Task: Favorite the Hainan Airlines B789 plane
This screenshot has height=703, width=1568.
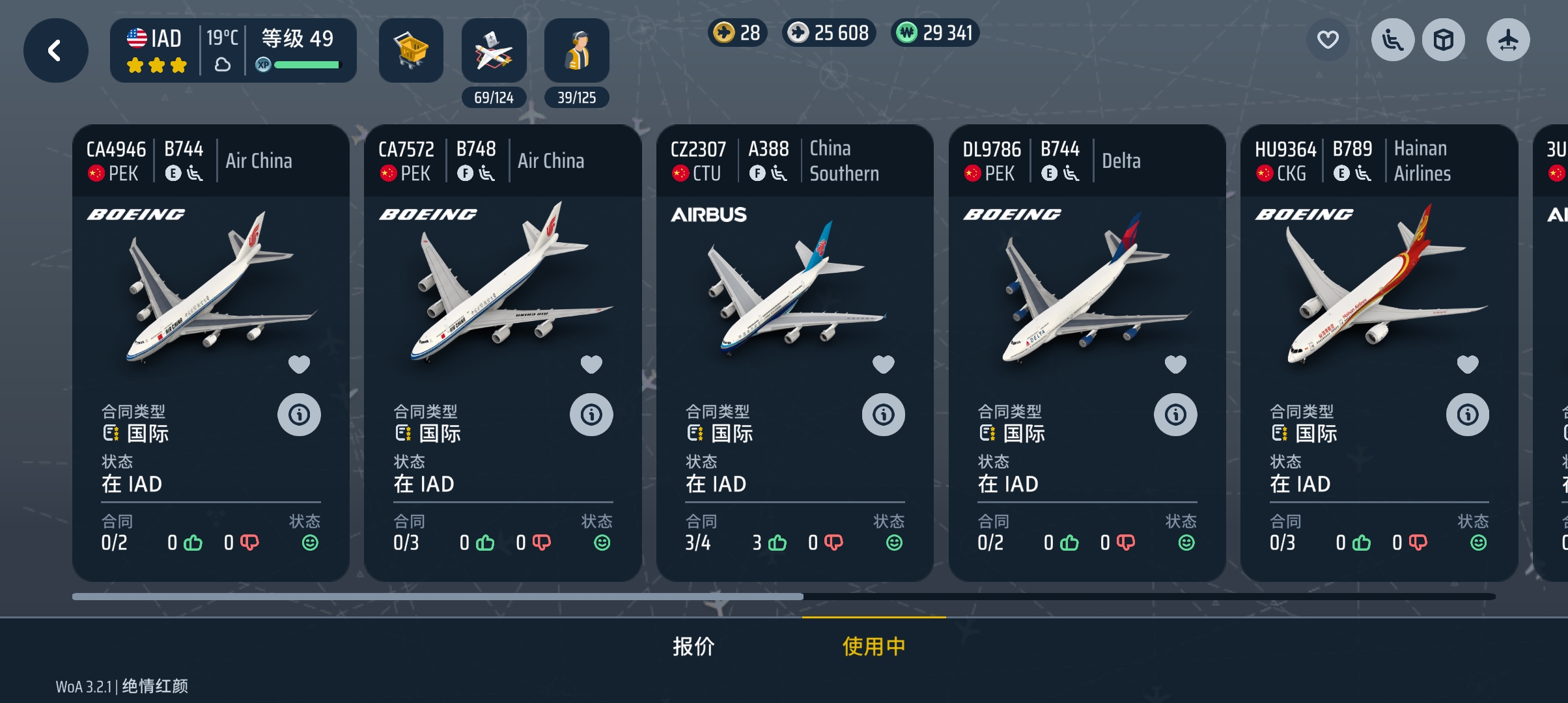Action: pos(1467,365)
